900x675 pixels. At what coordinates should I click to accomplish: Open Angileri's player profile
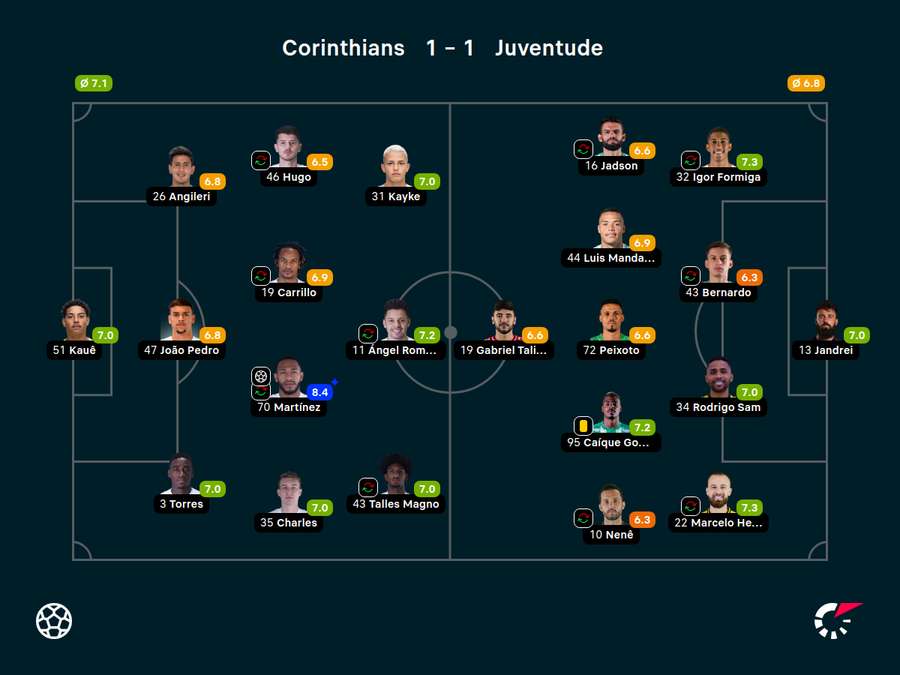(181, 169)
